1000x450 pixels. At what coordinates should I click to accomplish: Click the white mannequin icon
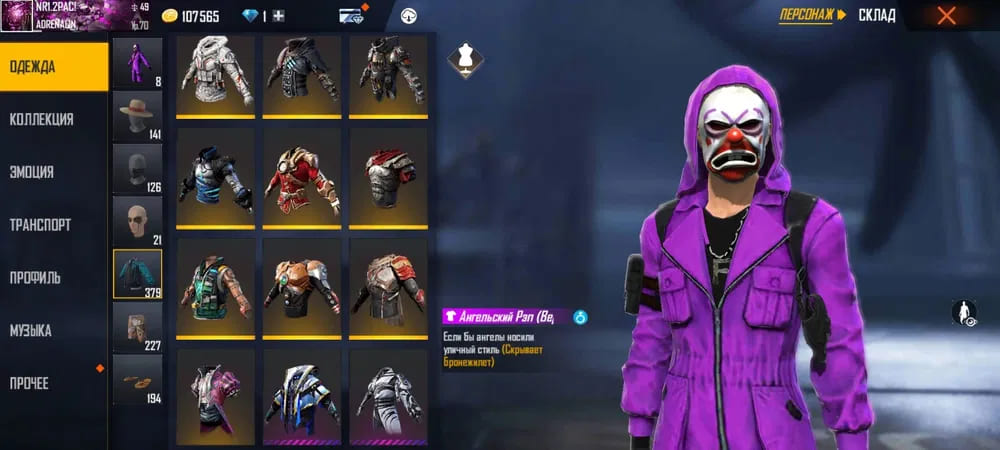[461, 58]
